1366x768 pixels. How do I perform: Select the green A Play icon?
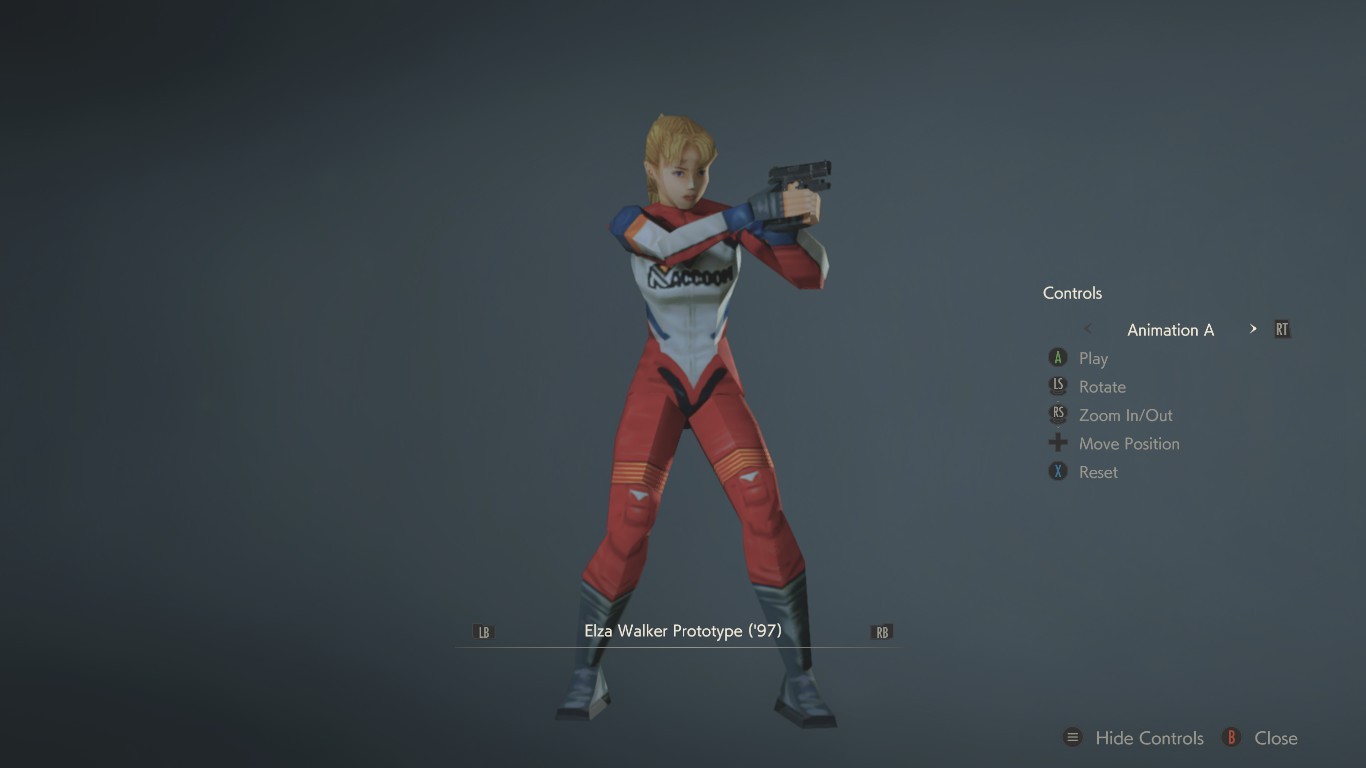tap(1057, 358)
